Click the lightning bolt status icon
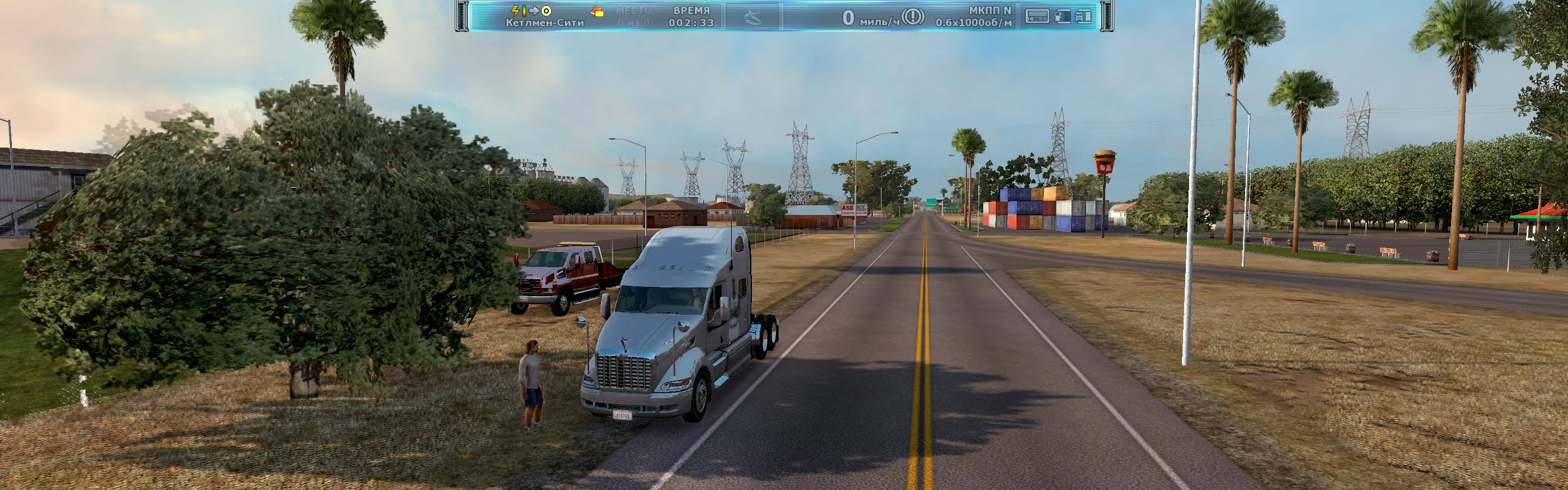 point(516,10)
